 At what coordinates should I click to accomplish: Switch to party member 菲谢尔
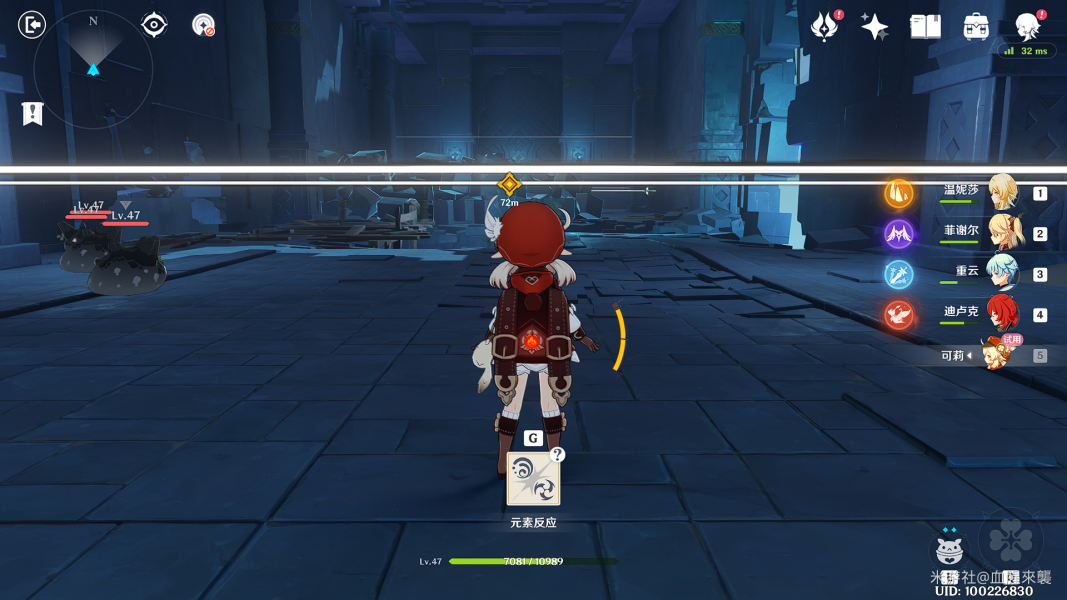[1002, 233]
